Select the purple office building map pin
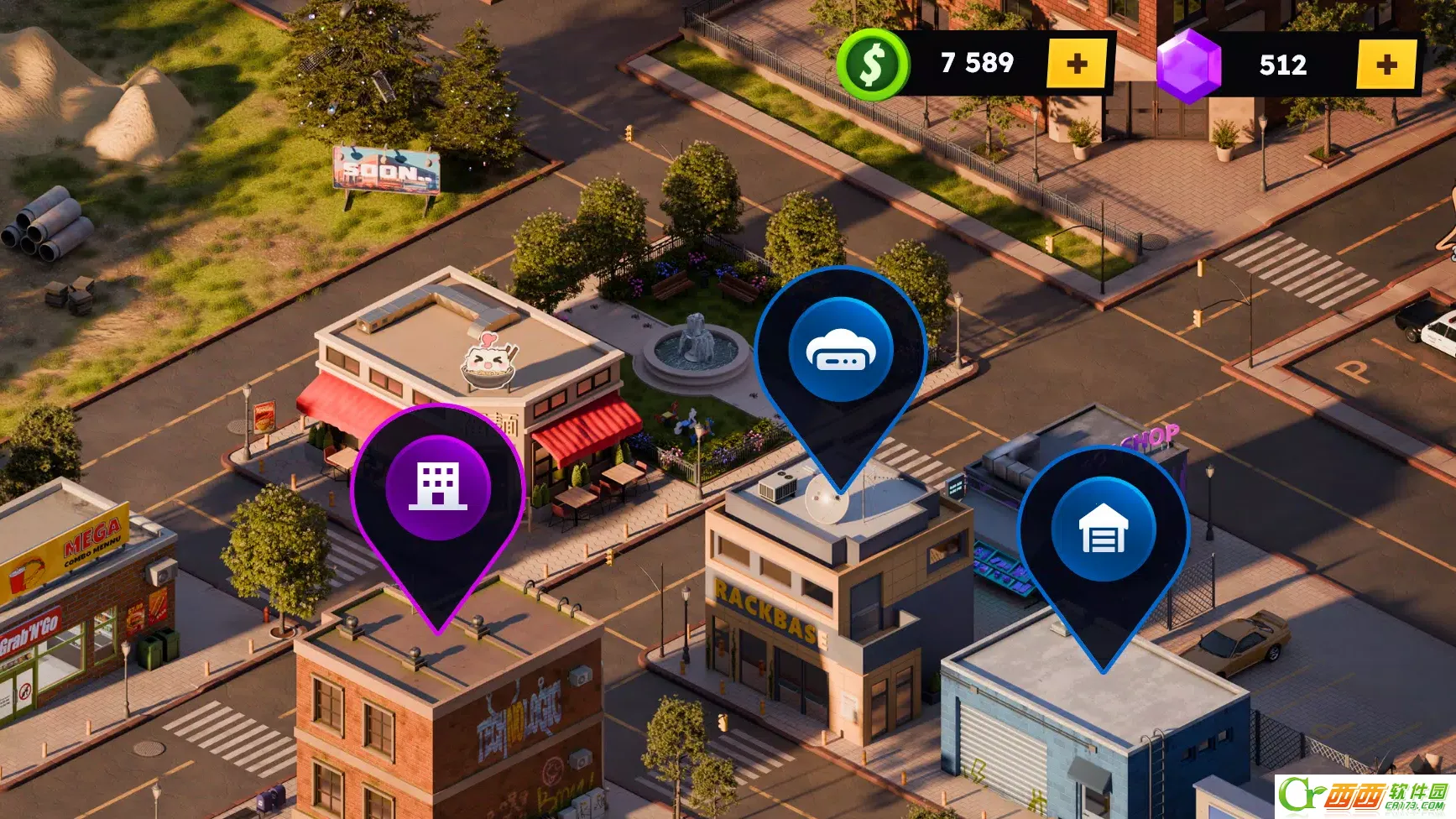This screenshot has height=819, width=1456. click(x=437, y=489)
